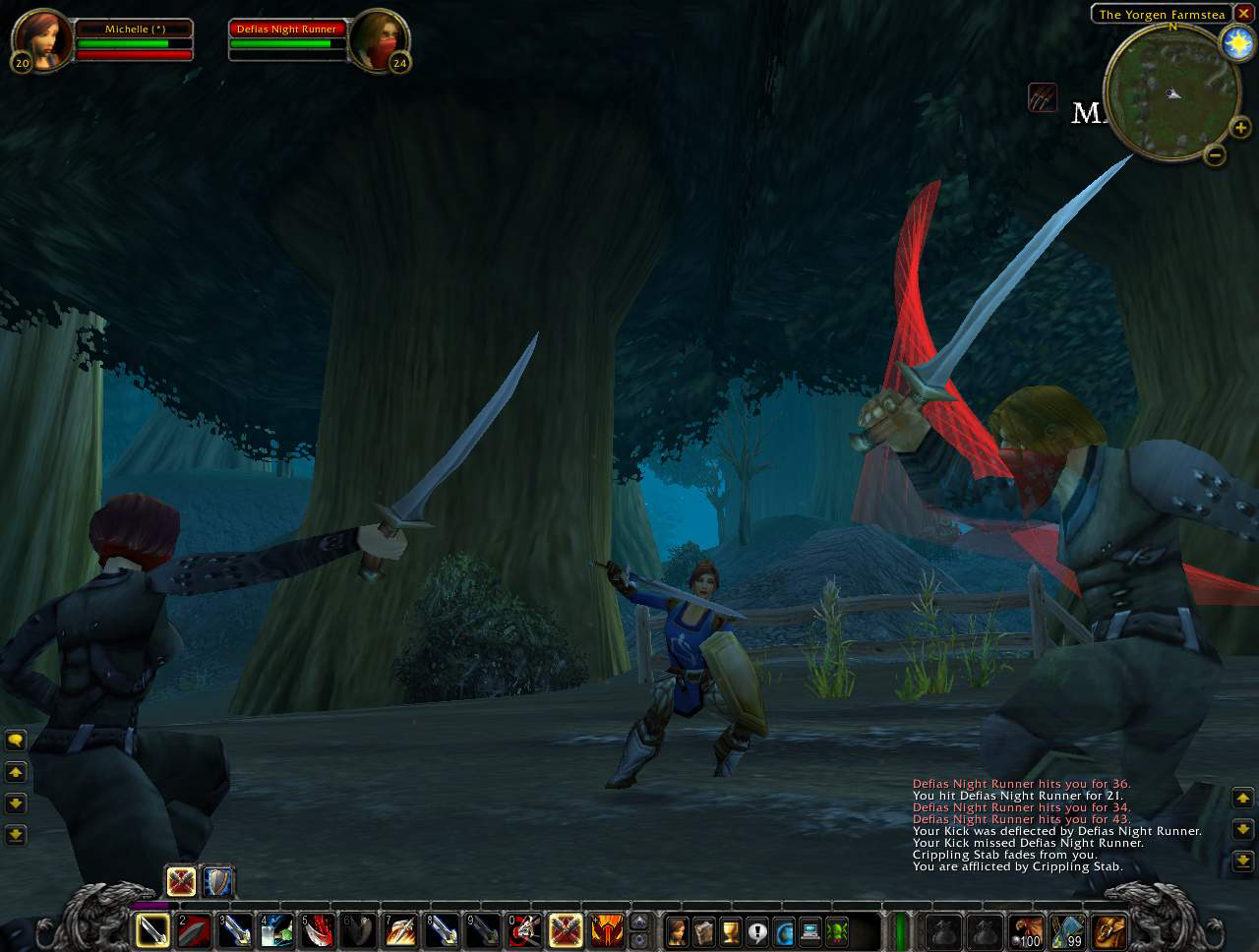
Task: Open the quest log exclamation button
Action: 756,930
